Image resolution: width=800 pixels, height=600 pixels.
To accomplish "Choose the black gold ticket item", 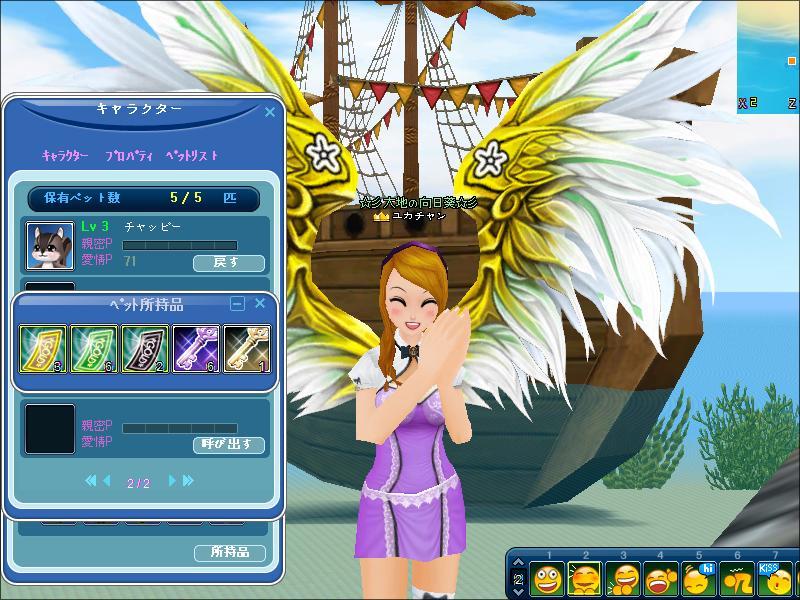I will 145,350.
